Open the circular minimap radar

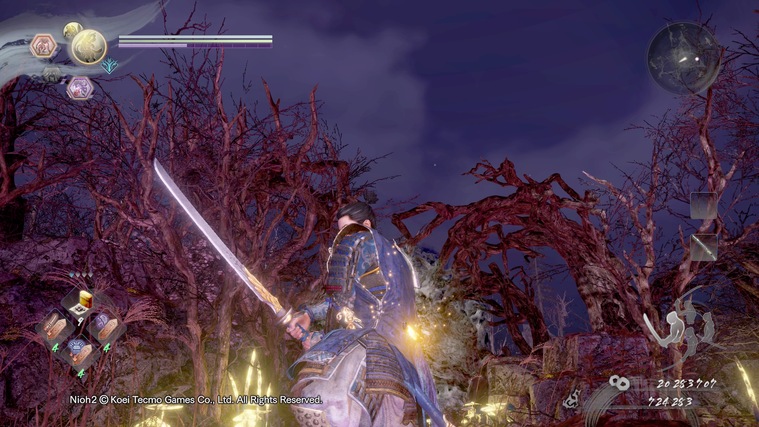pyautogui.click(x=684, y=58)
